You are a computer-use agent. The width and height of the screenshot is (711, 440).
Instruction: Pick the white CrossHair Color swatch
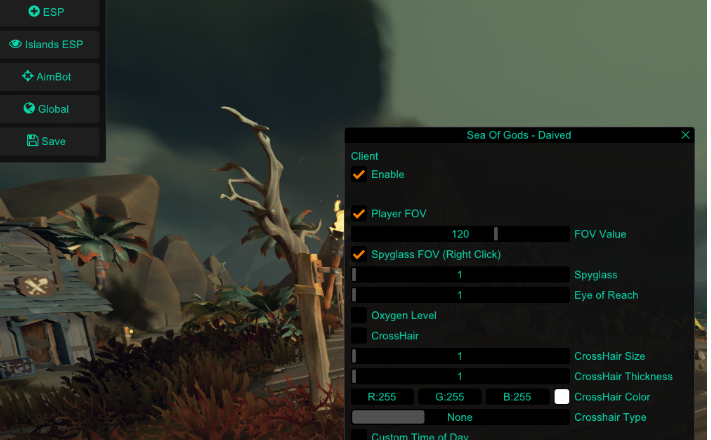[x=562, y=397]
